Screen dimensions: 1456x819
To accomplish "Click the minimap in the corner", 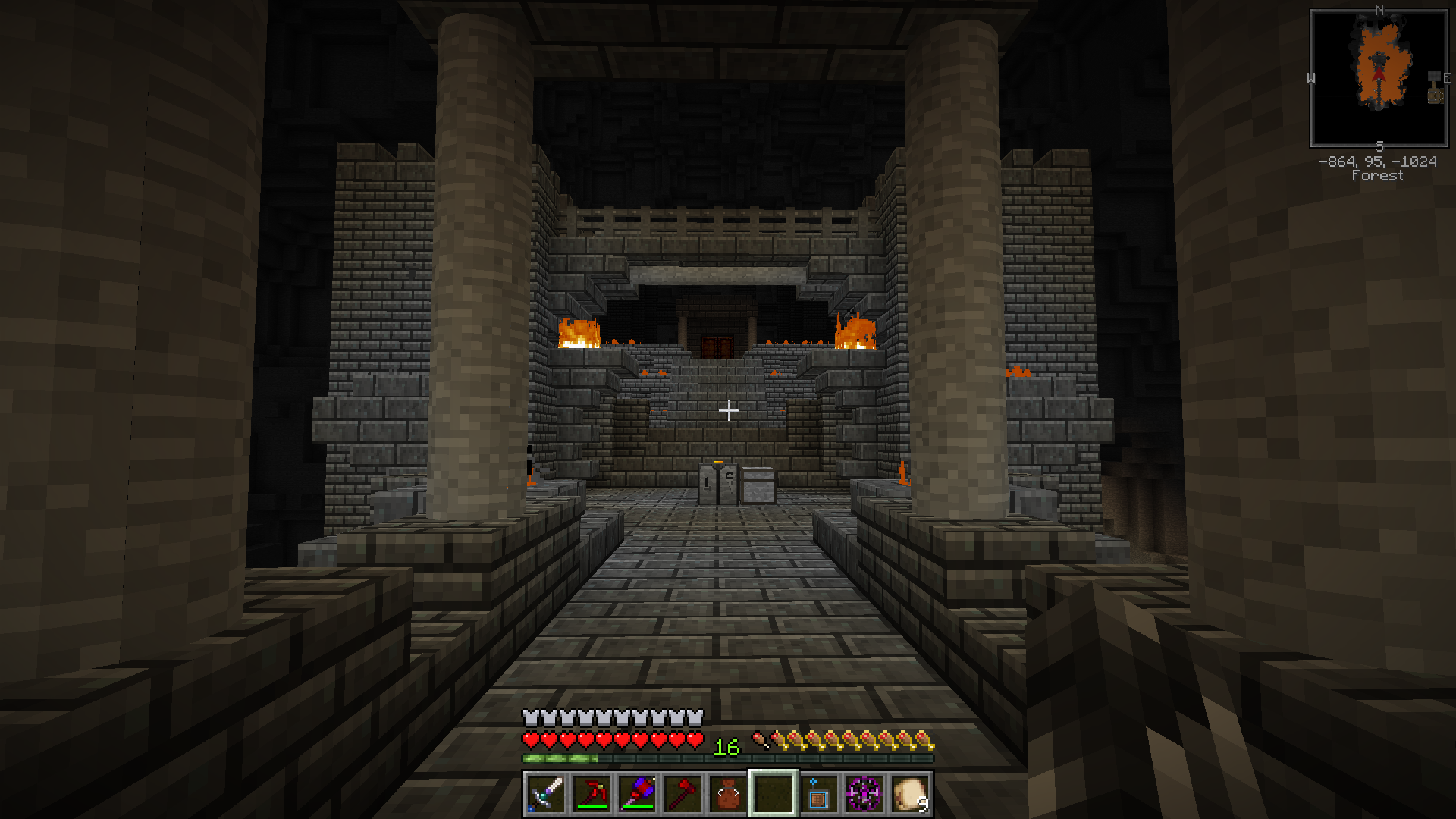I will (1379, 78).
